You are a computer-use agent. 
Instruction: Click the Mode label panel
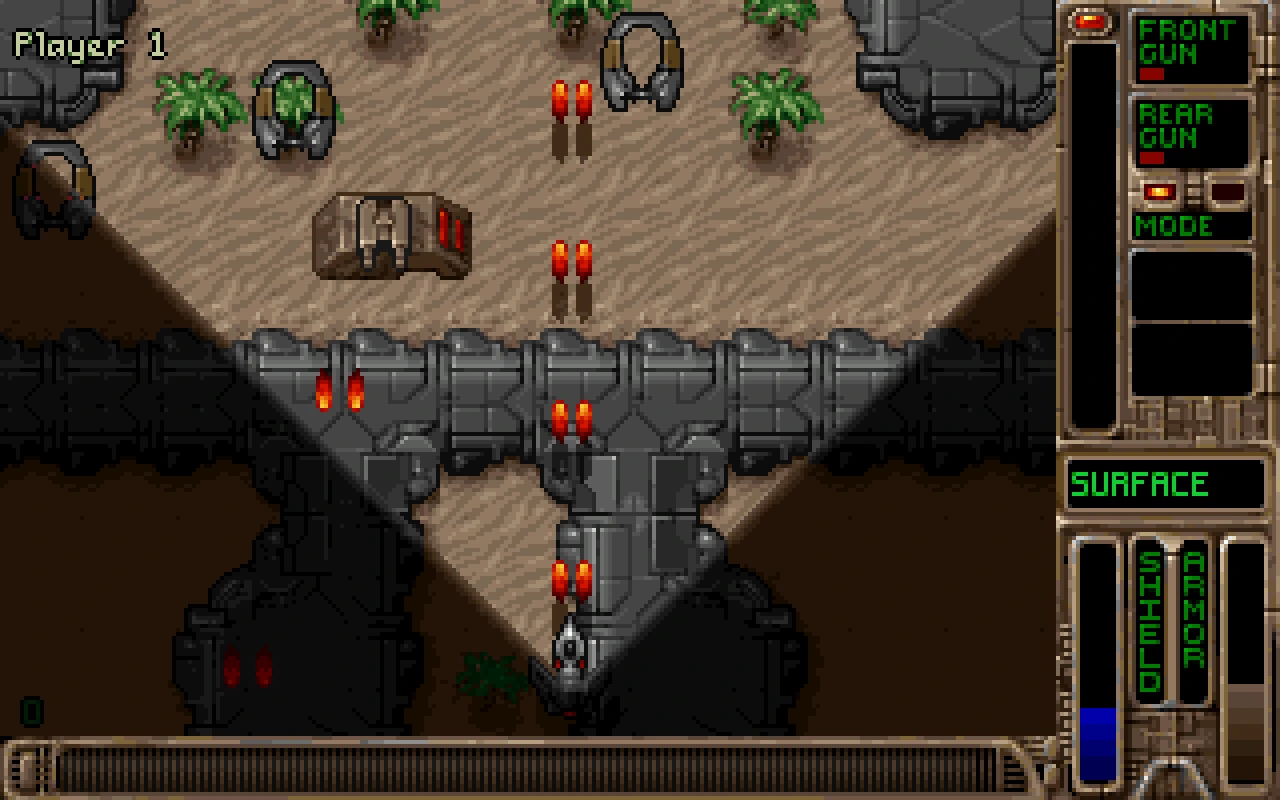(x=1190, y=225)
